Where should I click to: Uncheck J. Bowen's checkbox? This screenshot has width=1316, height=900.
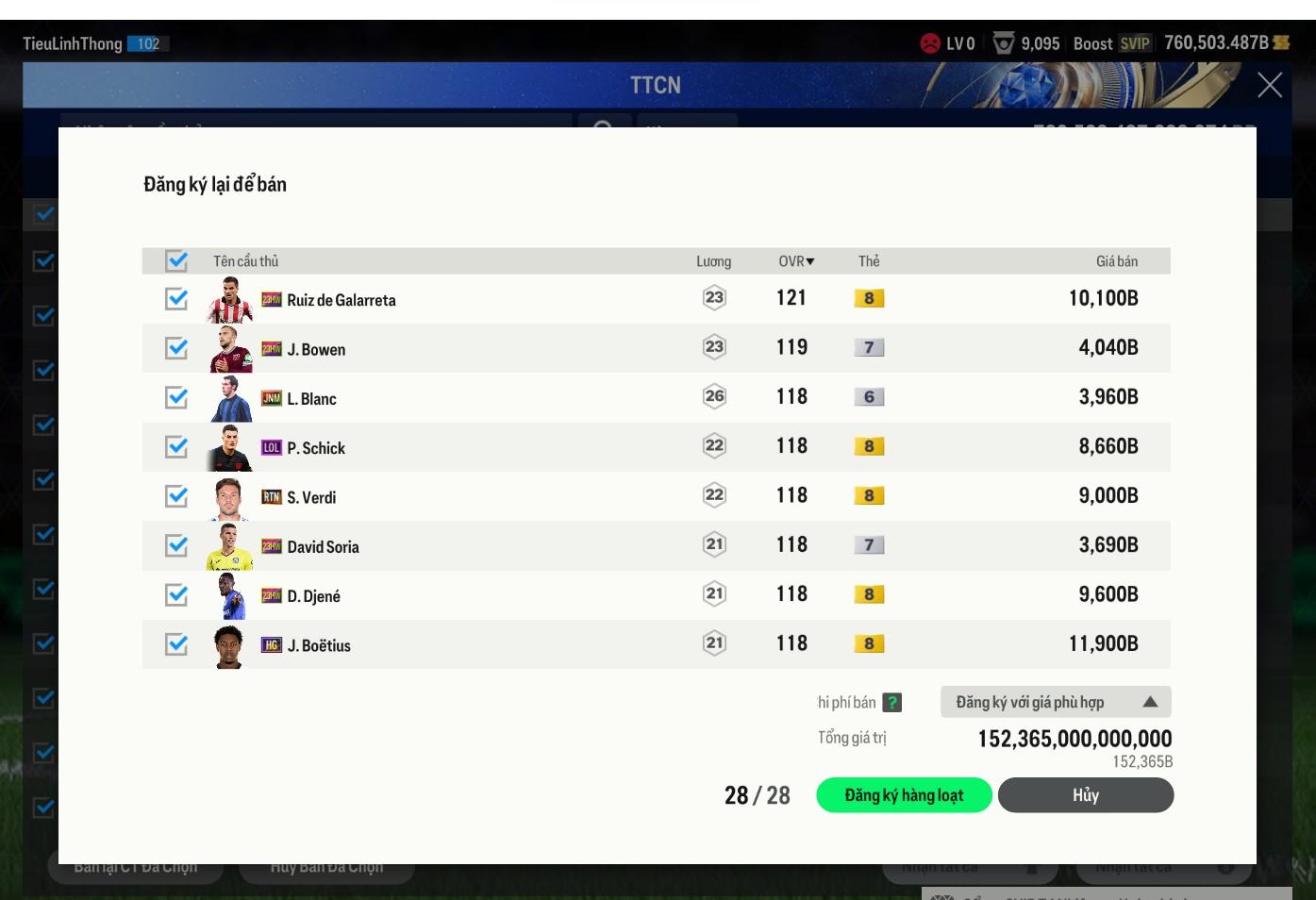pyautogui.click(x=176, y=348)
